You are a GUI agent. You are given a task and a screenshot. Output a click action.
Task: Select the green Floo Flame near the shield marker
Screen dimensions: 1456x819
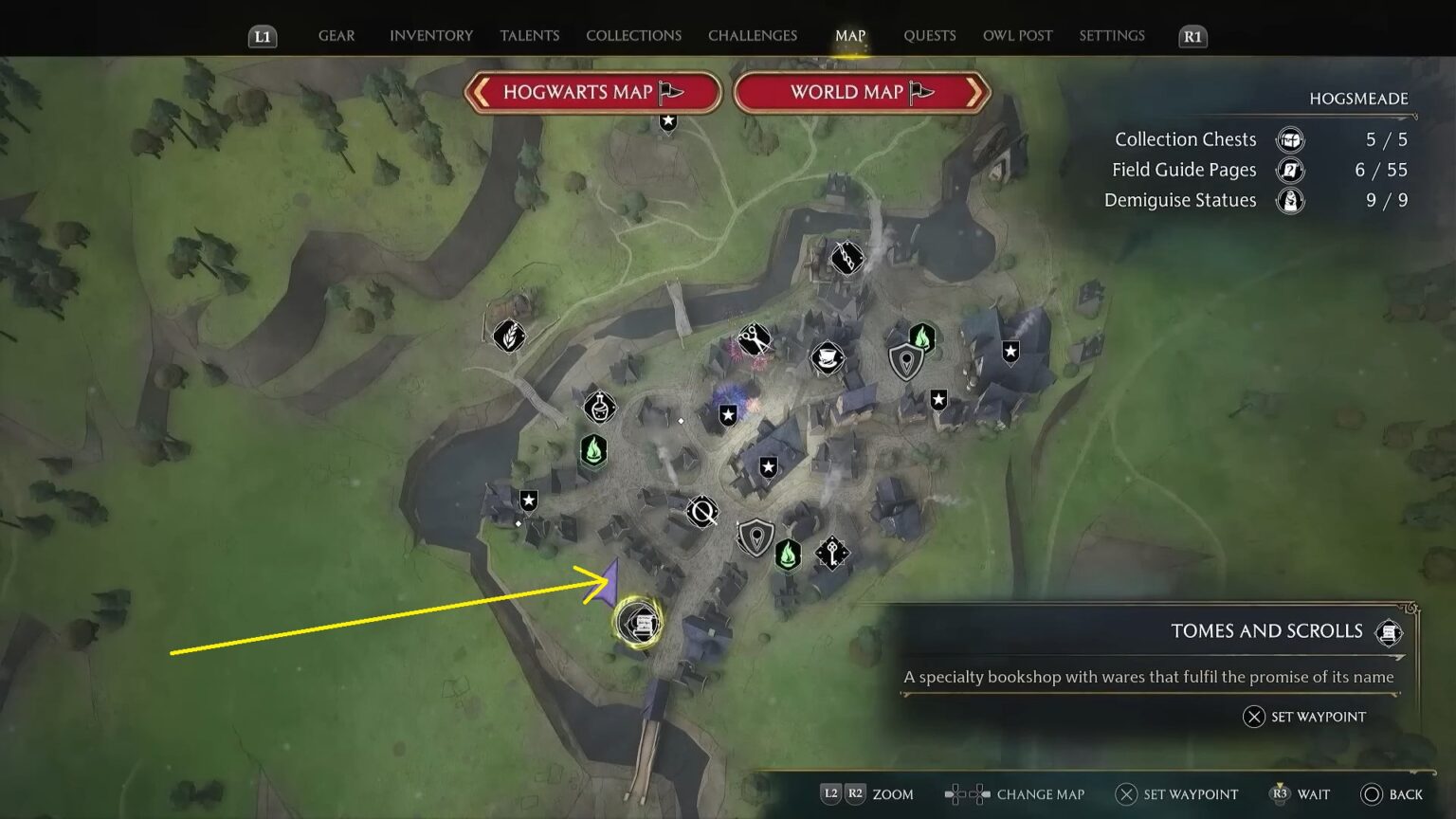787,555
